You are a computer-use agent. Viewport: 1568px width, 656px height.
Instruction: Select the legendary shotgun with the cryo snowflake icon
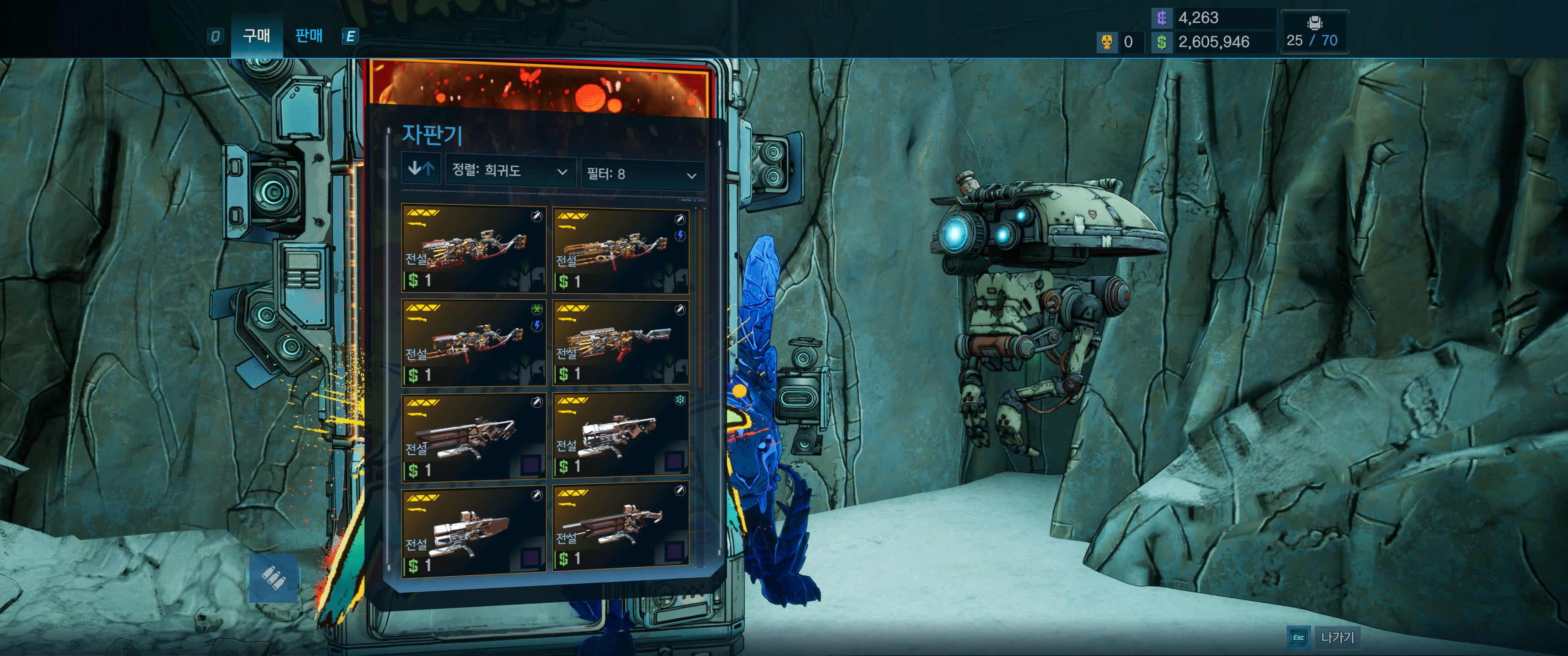621,435
